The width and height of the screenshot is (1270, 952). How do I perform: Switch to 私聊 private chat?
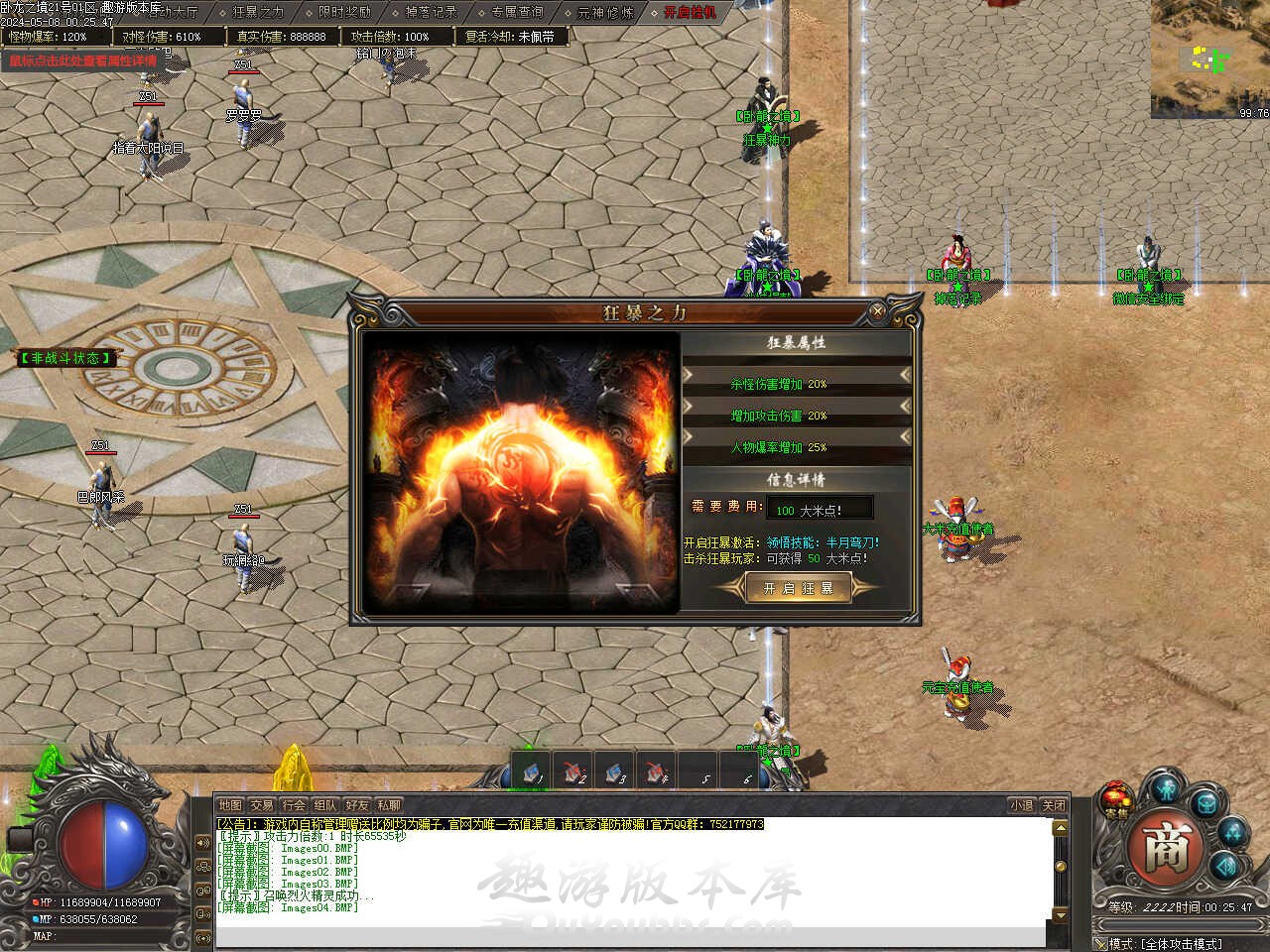389,805
